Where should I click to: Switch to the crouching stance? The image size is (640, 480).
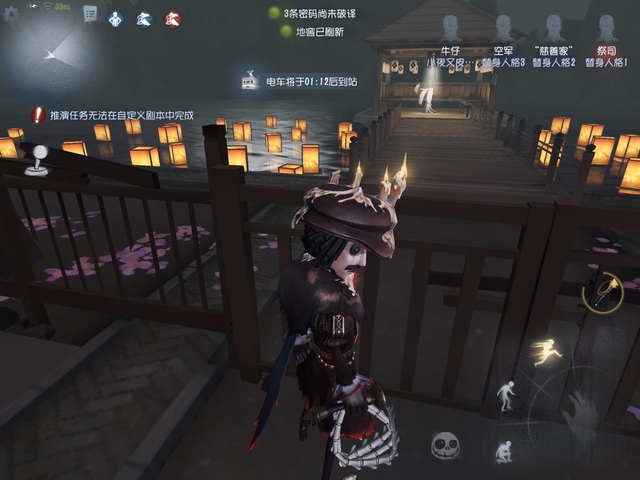point(504,451)
